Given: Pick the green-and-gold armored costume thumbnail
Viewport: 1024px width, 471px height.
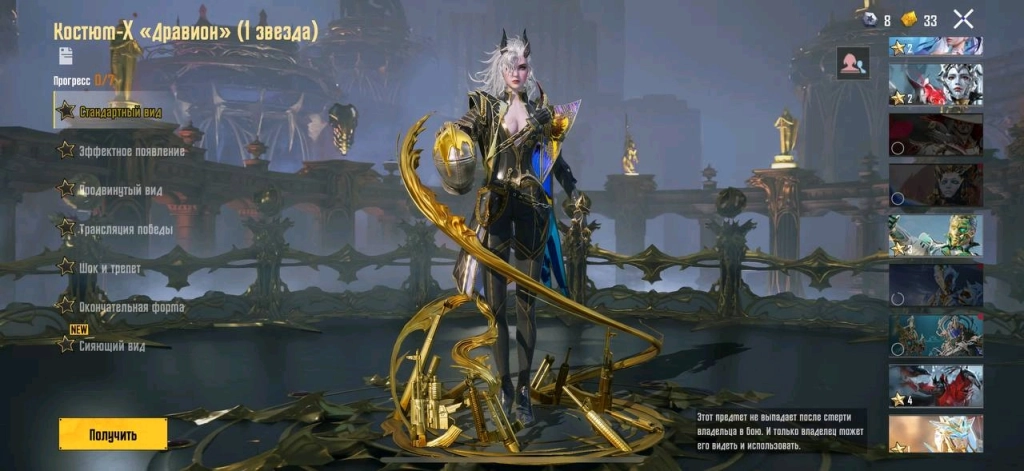Looking at the screenshot, I should [936, 235].
